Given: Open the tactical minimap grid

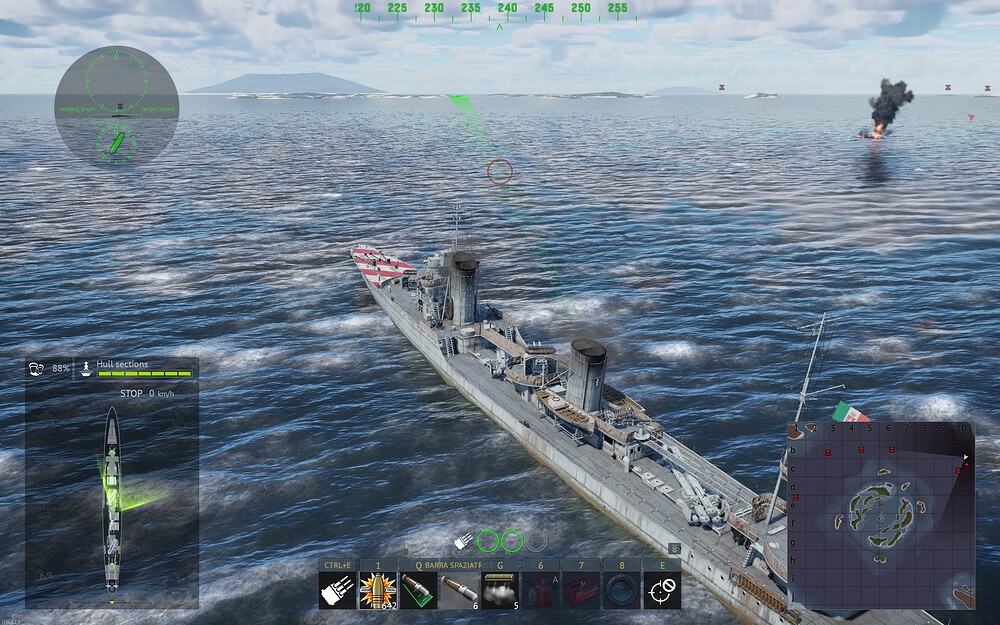Looking at the screenshot, I should (x=881, y=515).
